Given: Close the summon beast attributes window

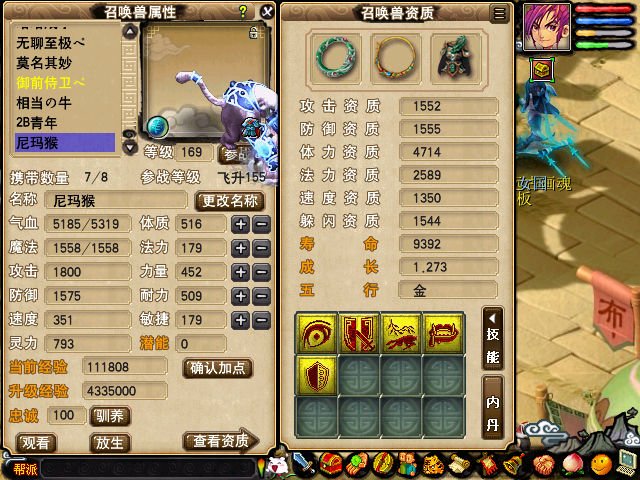Looking at the screenshot, I should click(267, 12).
